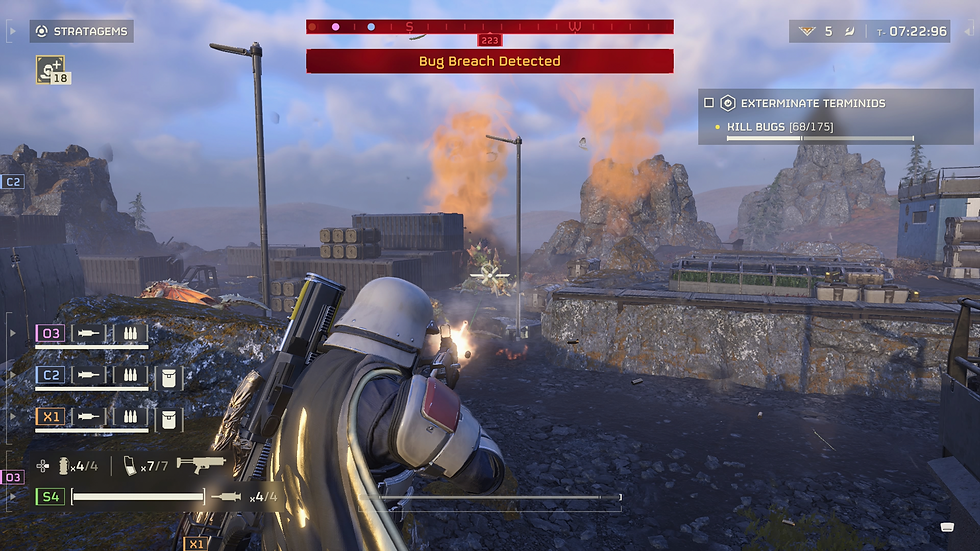Select the reinforce stratagem icon
Screen dimensions: 980x551
click(48, 68)
